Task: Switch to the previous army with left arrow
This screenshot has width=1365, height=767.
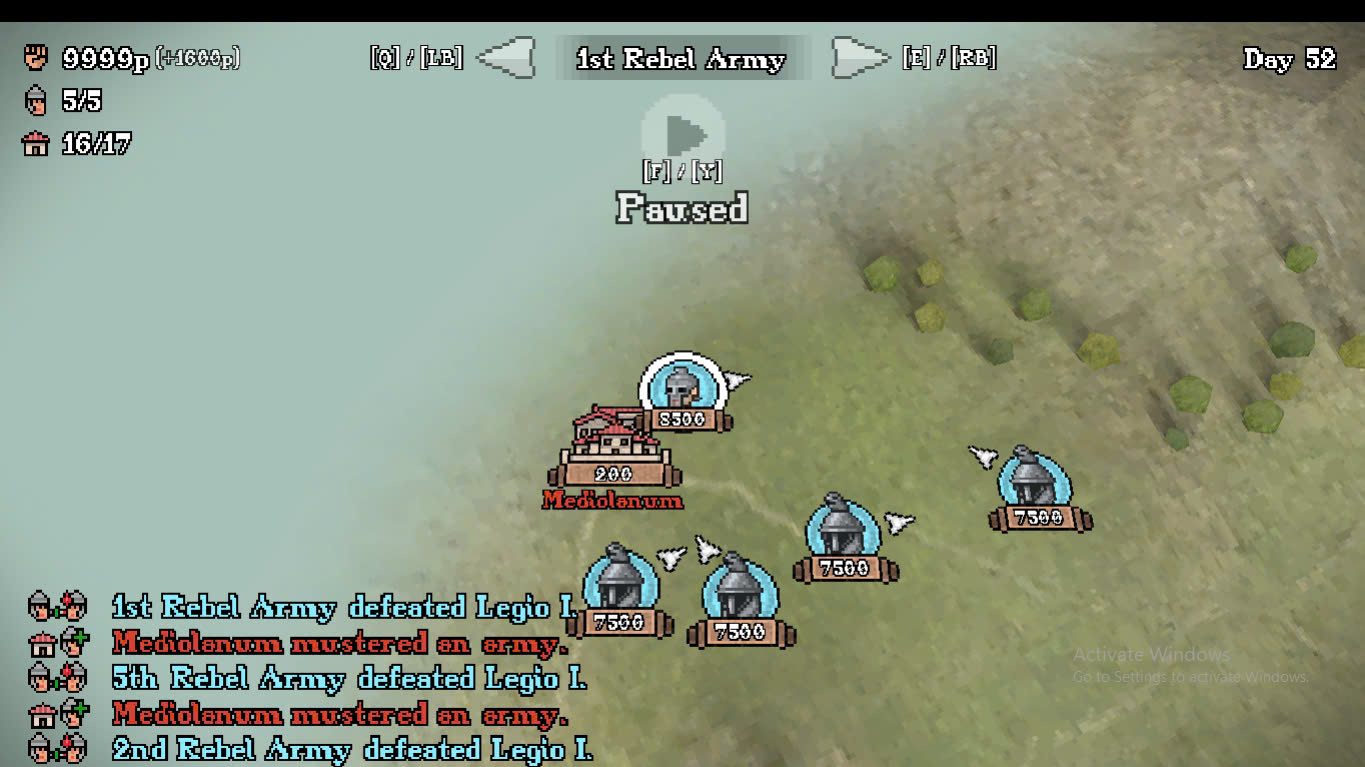Action: [x=506, y=58]
